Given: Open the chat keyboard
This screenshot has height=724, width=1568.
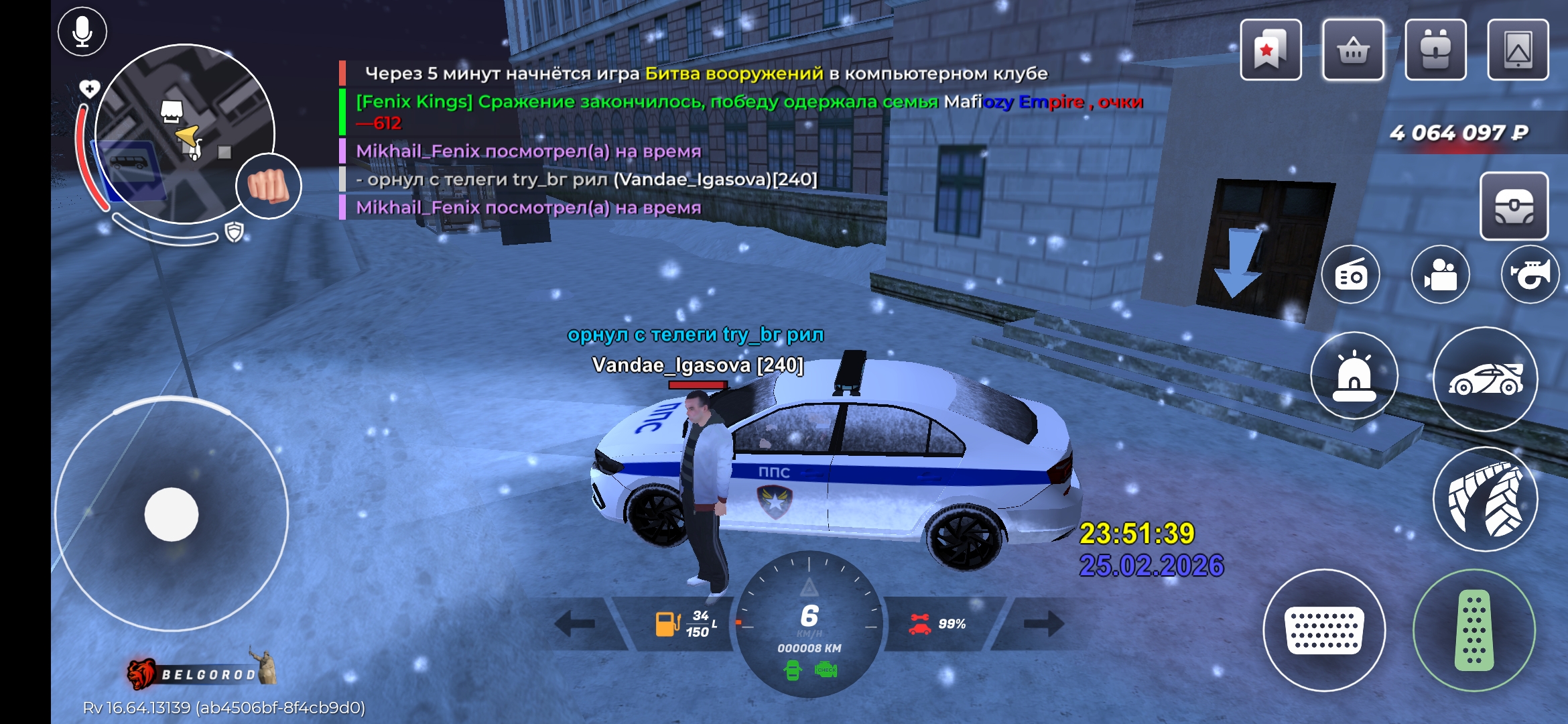Looking at the screenshot, I should 1324,630.
